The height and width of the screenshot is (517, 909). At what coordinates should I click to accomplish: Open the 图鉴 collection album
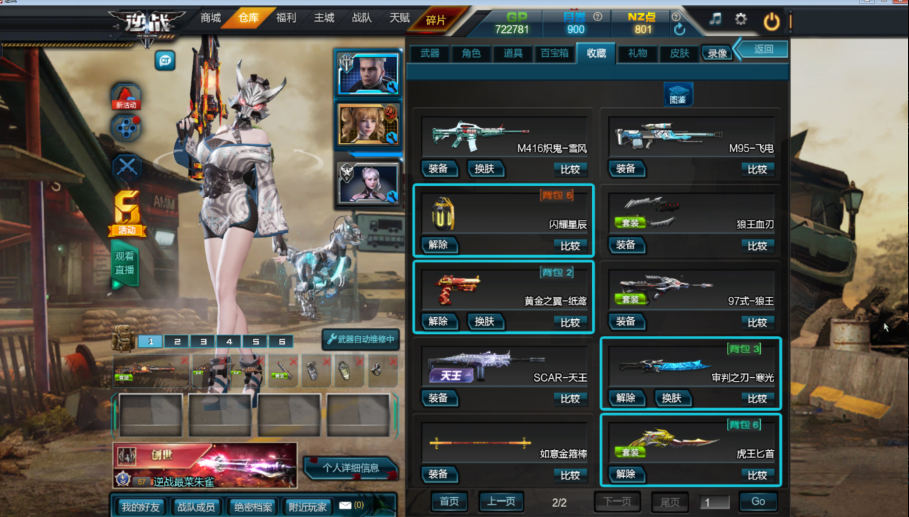pos(678,95)
